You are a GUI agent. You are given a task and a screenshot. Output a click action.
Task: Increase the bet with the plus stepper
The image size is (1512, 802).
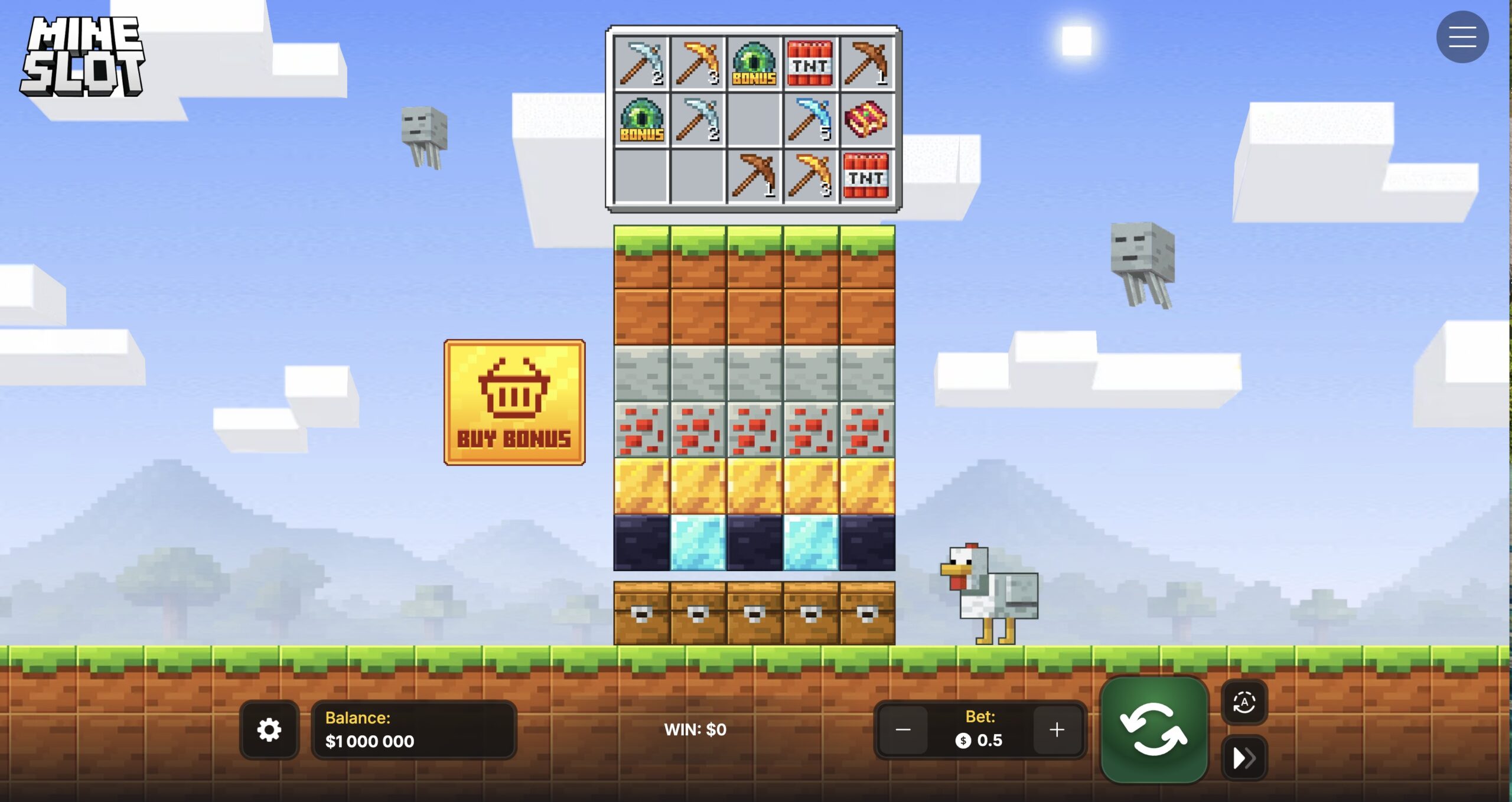coord(1057,730)
